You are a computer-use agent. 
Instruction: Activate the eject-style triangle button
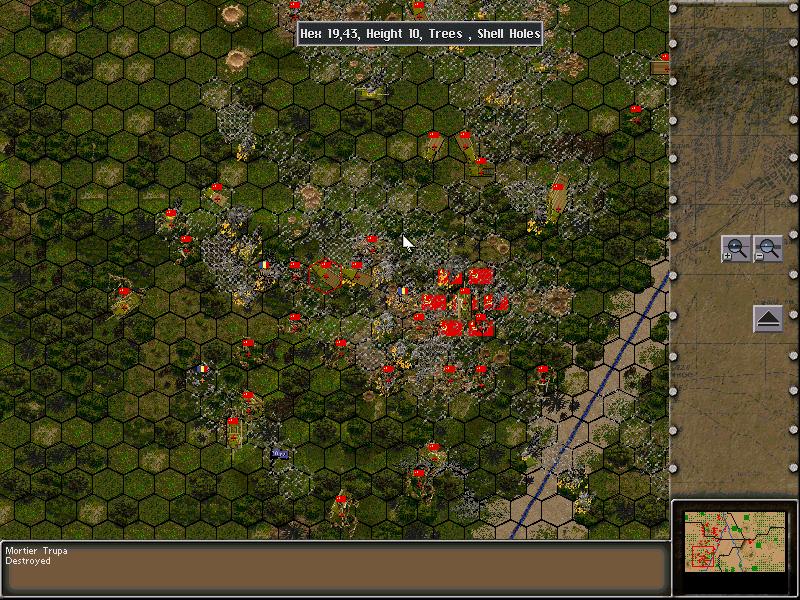[x=767, y=319]
